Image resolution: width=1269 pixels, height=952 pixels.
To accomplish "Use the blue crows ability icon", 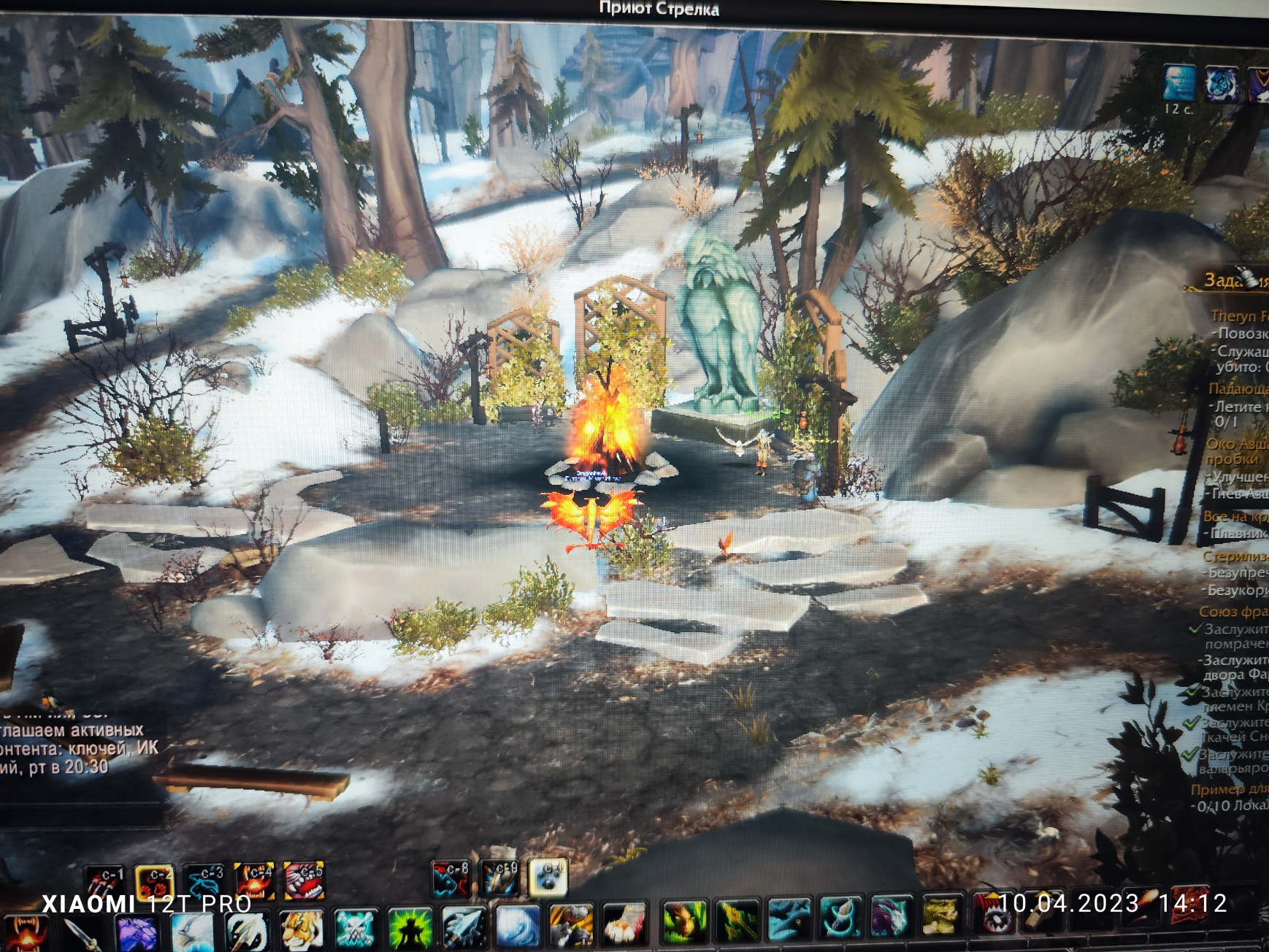I will [x=790, y=918].
